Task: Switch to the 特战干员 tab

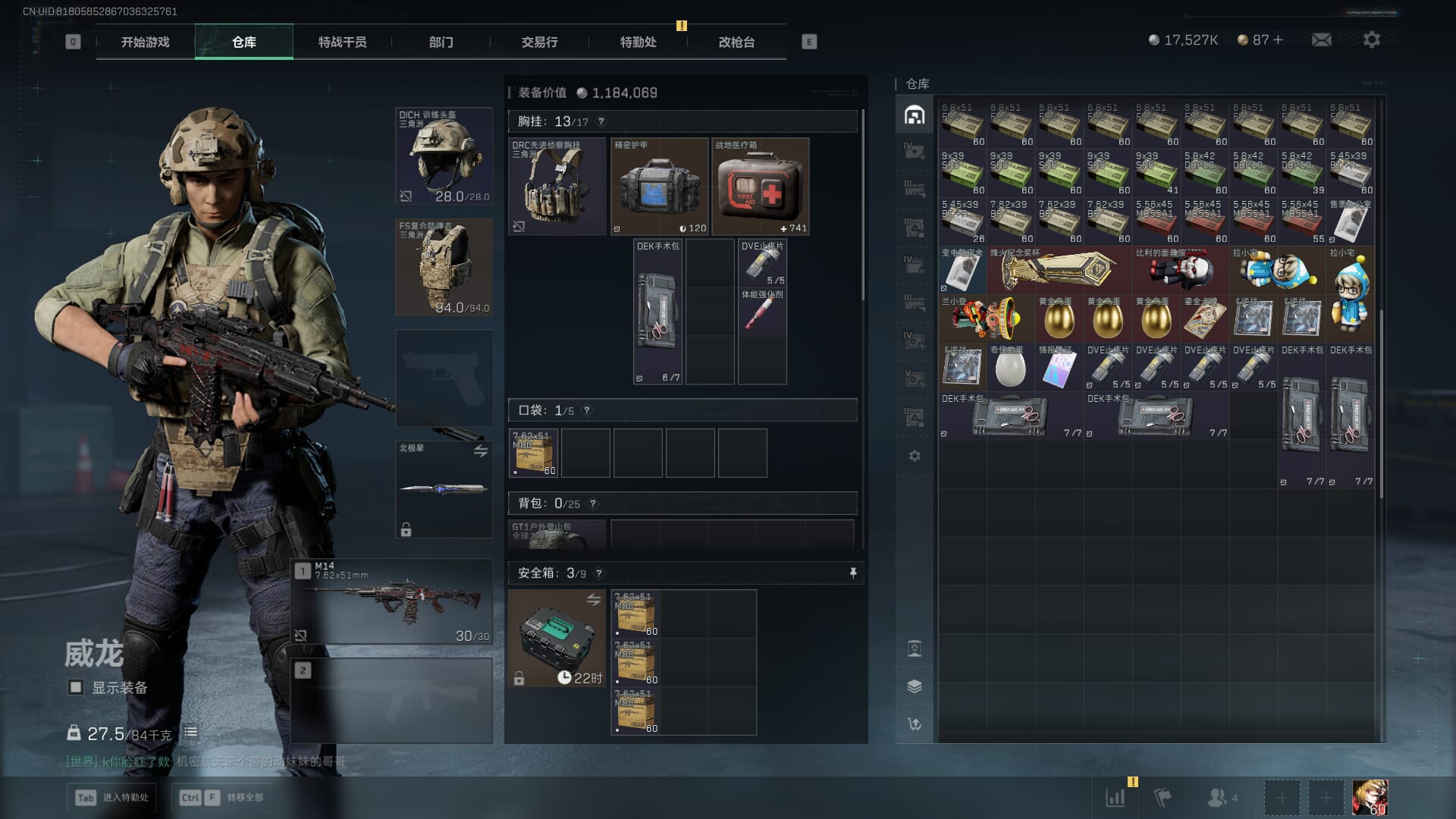Action: (x=342, y=42)
